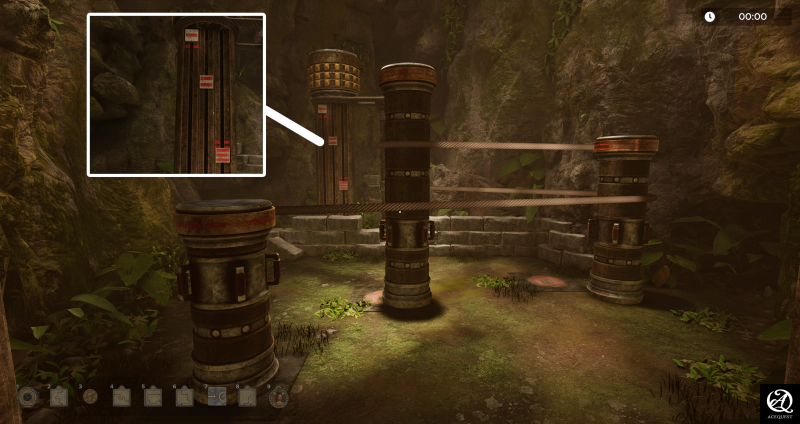The width and height of the screenshot is (800, 424).
Task: Select the highlighted blue item in slot 7
Action: tap(217, 397)
